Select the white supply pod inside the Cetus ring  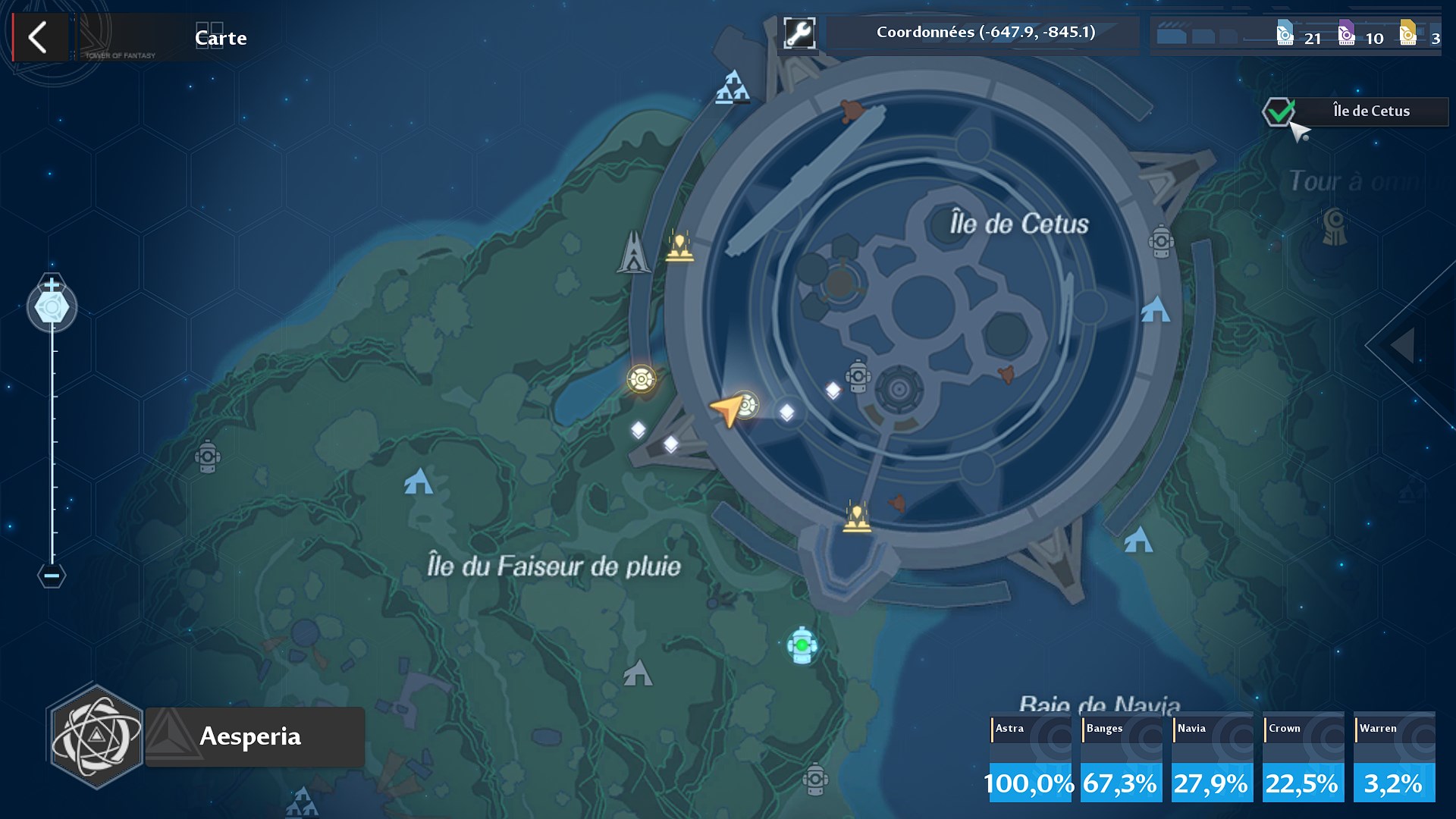pyautogui.click(x=834, y=389)
